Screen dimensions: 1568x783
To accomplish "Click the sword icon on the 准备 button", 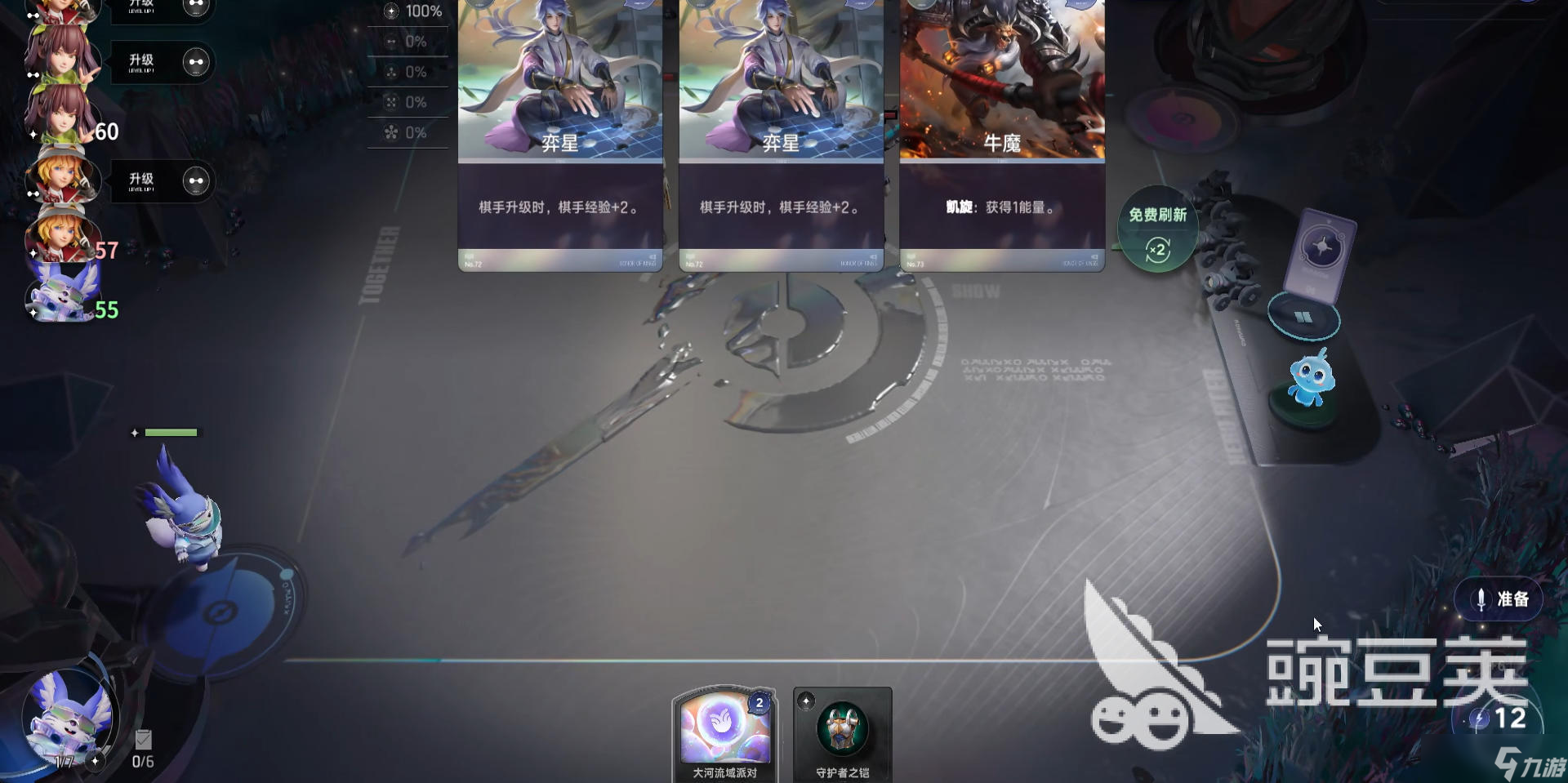I will pyautogui.click(x=1480, y=598).
